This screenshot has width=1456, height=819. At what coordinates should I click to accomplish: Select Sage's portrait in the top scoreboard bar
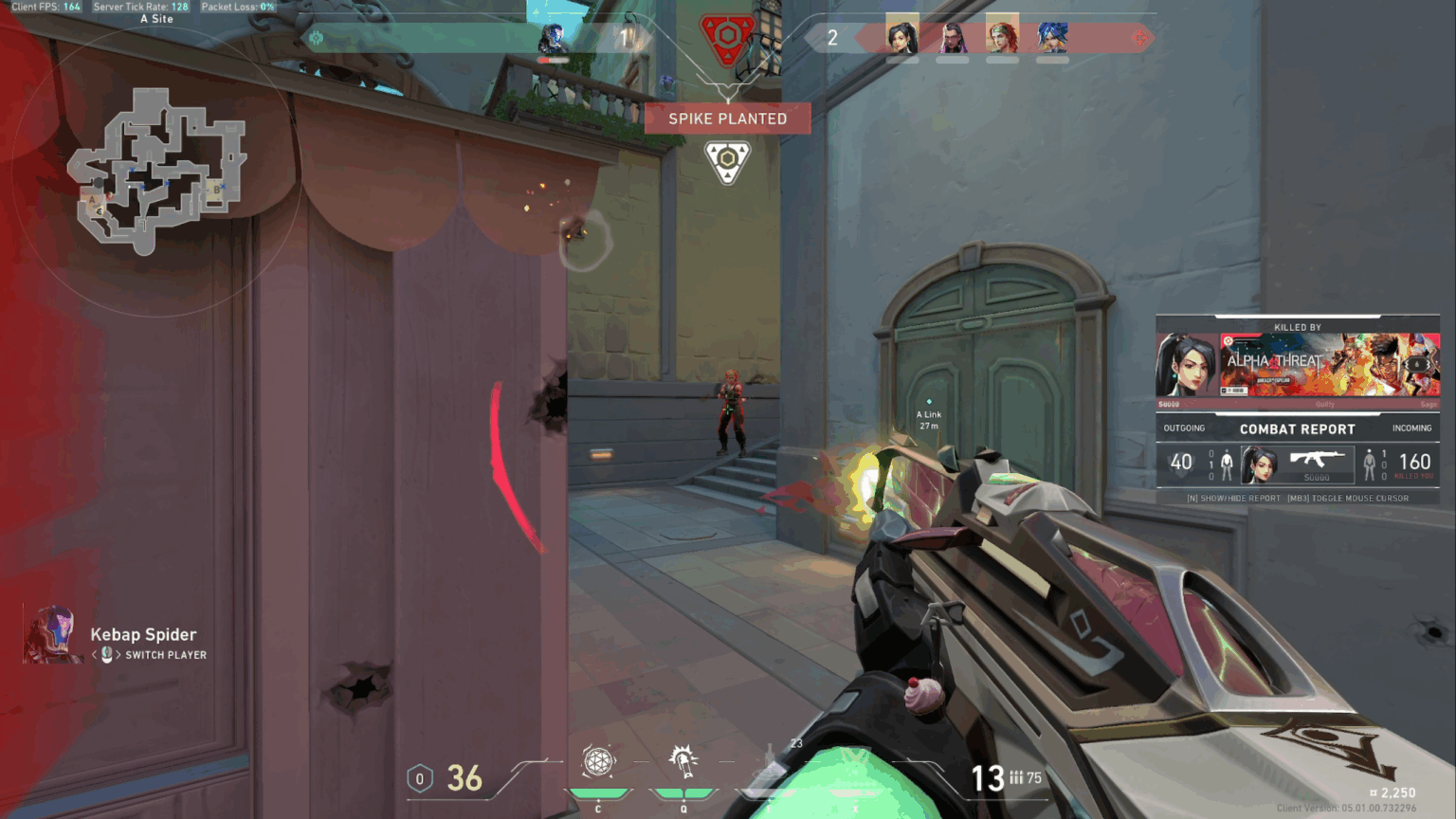tap(901, 37)
